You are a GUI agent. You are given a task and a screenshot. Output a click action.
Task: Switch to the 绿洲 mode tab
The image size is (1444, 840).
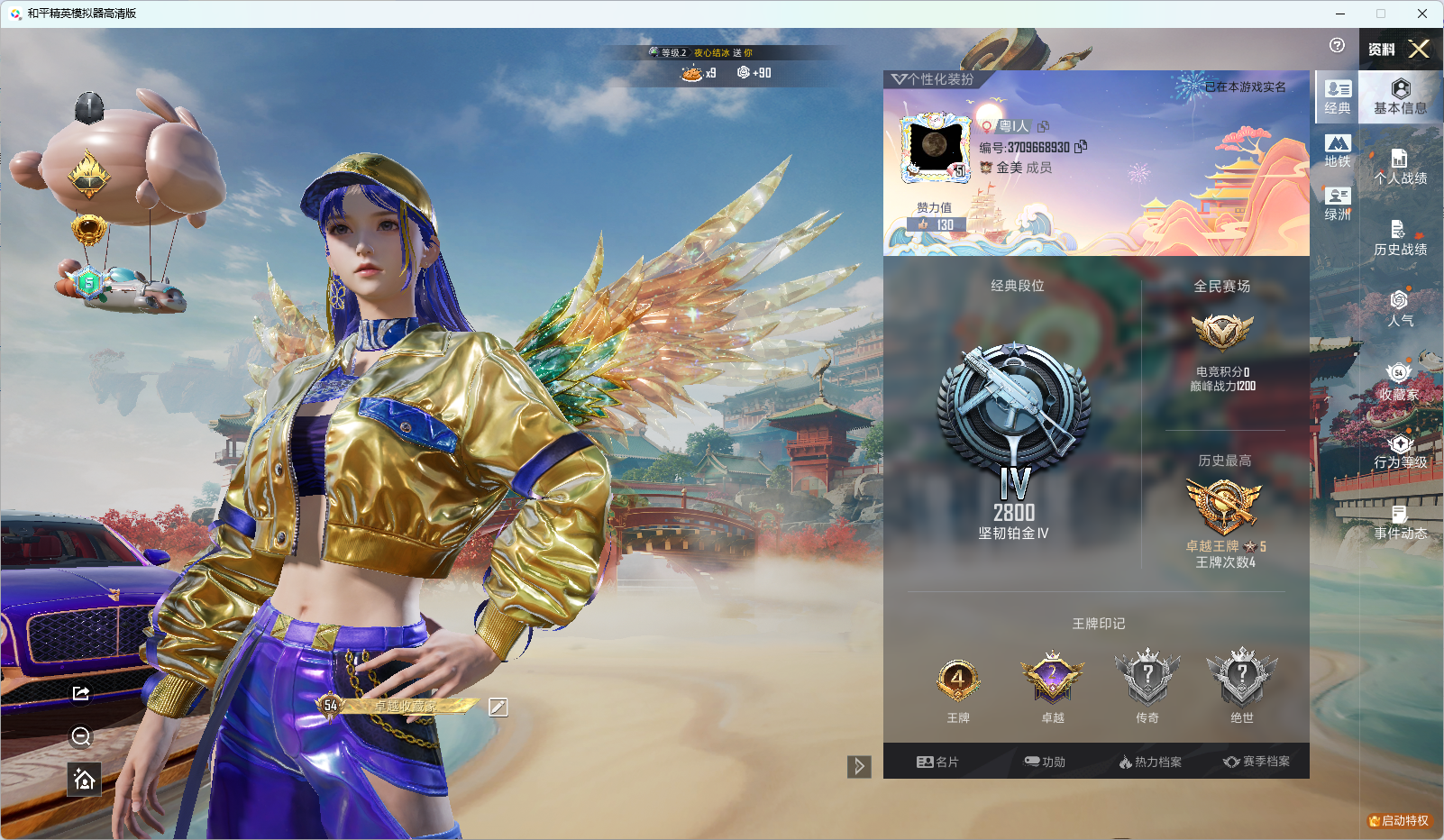tap(1338, 204)
